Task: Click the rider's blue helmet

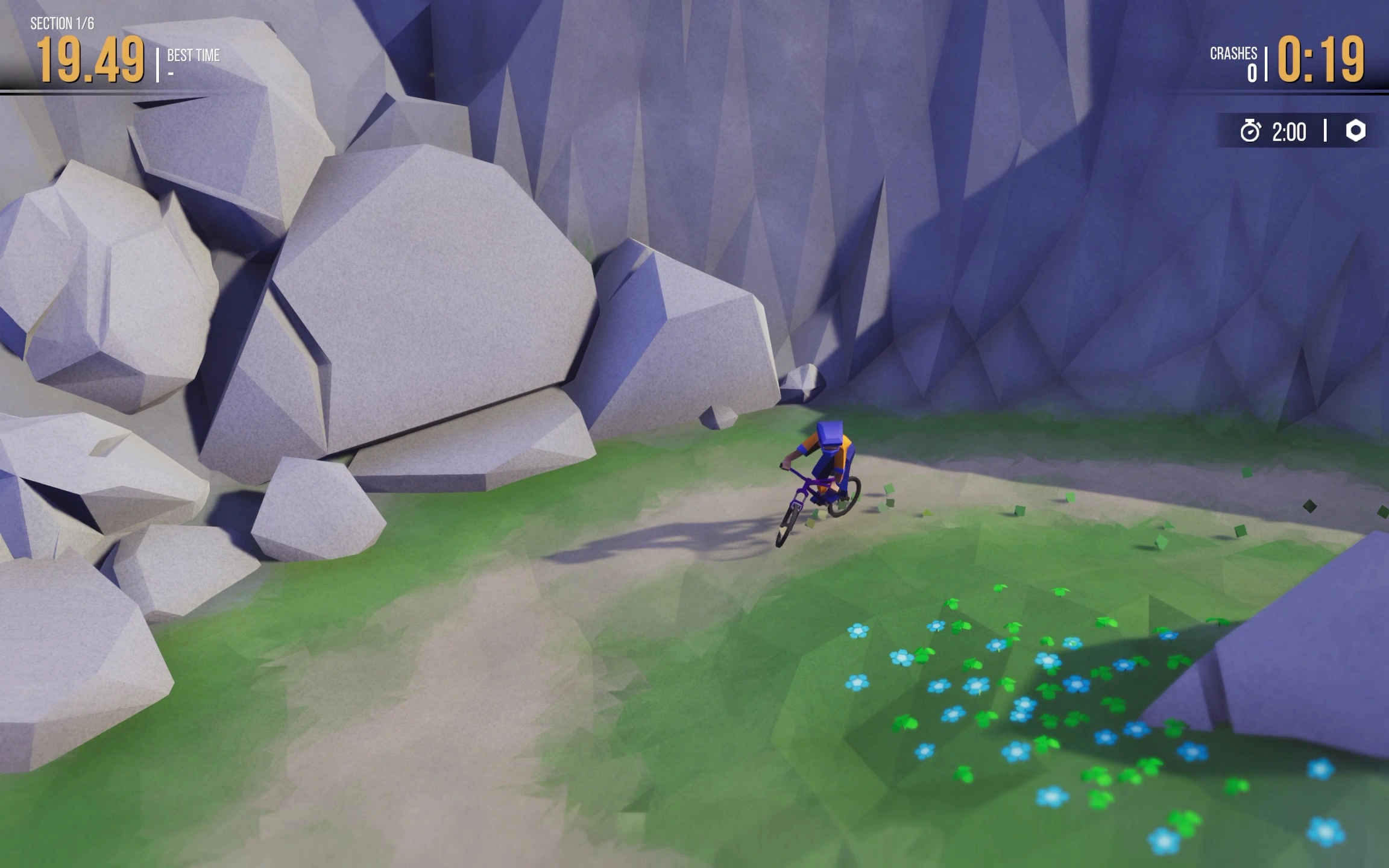Action: click(831, 433)
